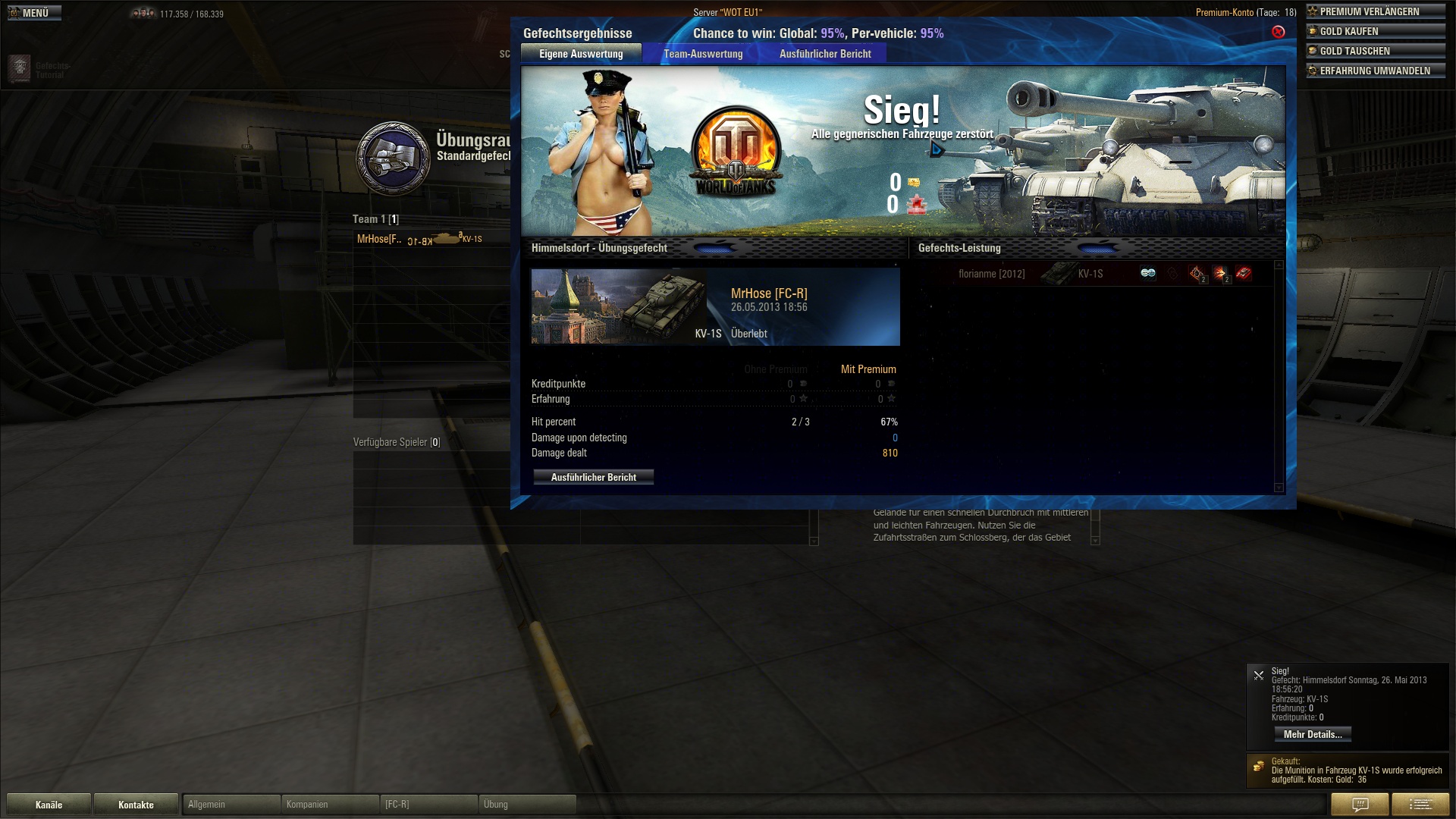Select the florianme [2012] row in Gefechts-Leistung

pos(991,274)
